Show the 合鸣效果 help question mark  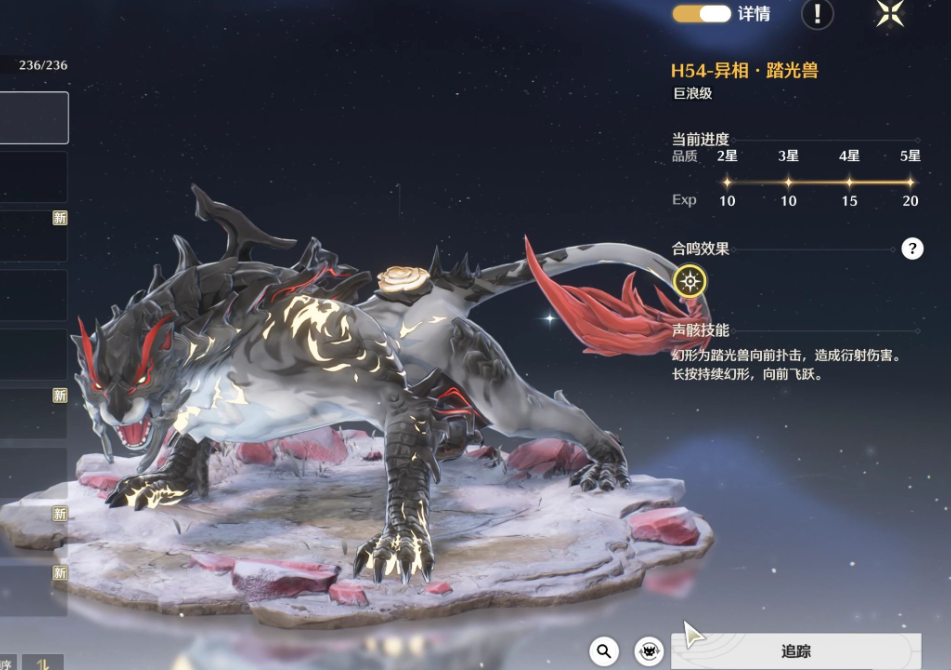click(912, 249)
